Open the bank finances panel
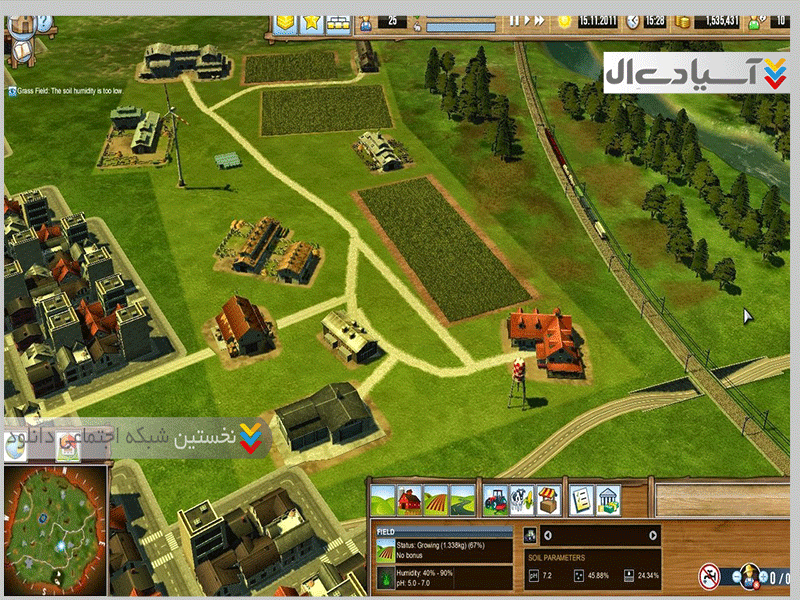800x600 pixels. [607, 497]
